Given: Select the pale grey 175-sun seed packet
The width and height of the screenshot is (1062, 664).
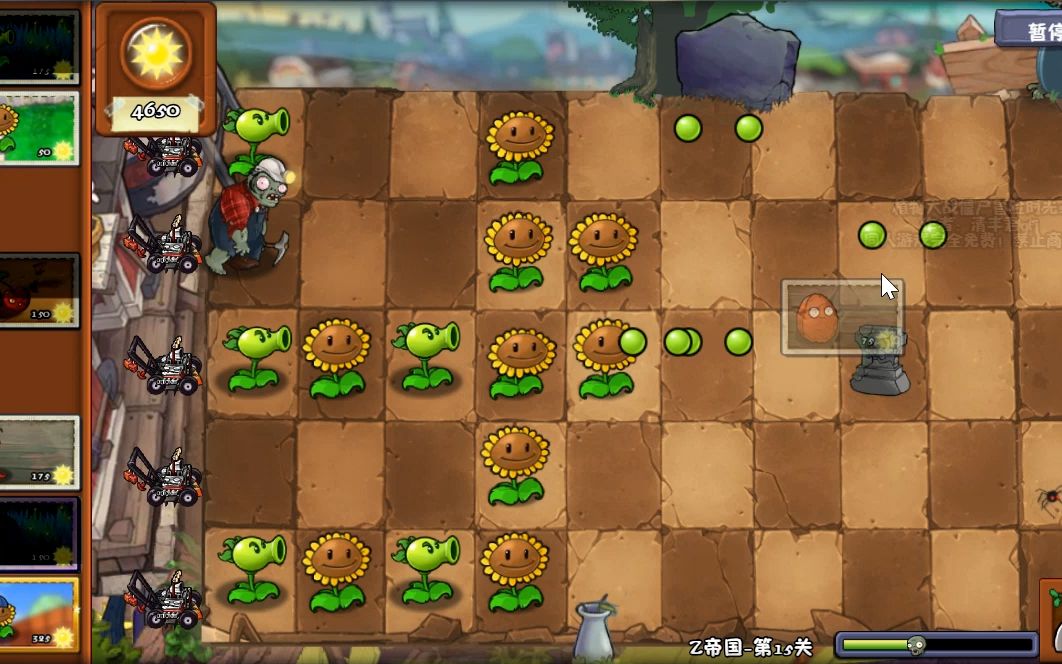Looking at the screenshot, I should (38, 452).
